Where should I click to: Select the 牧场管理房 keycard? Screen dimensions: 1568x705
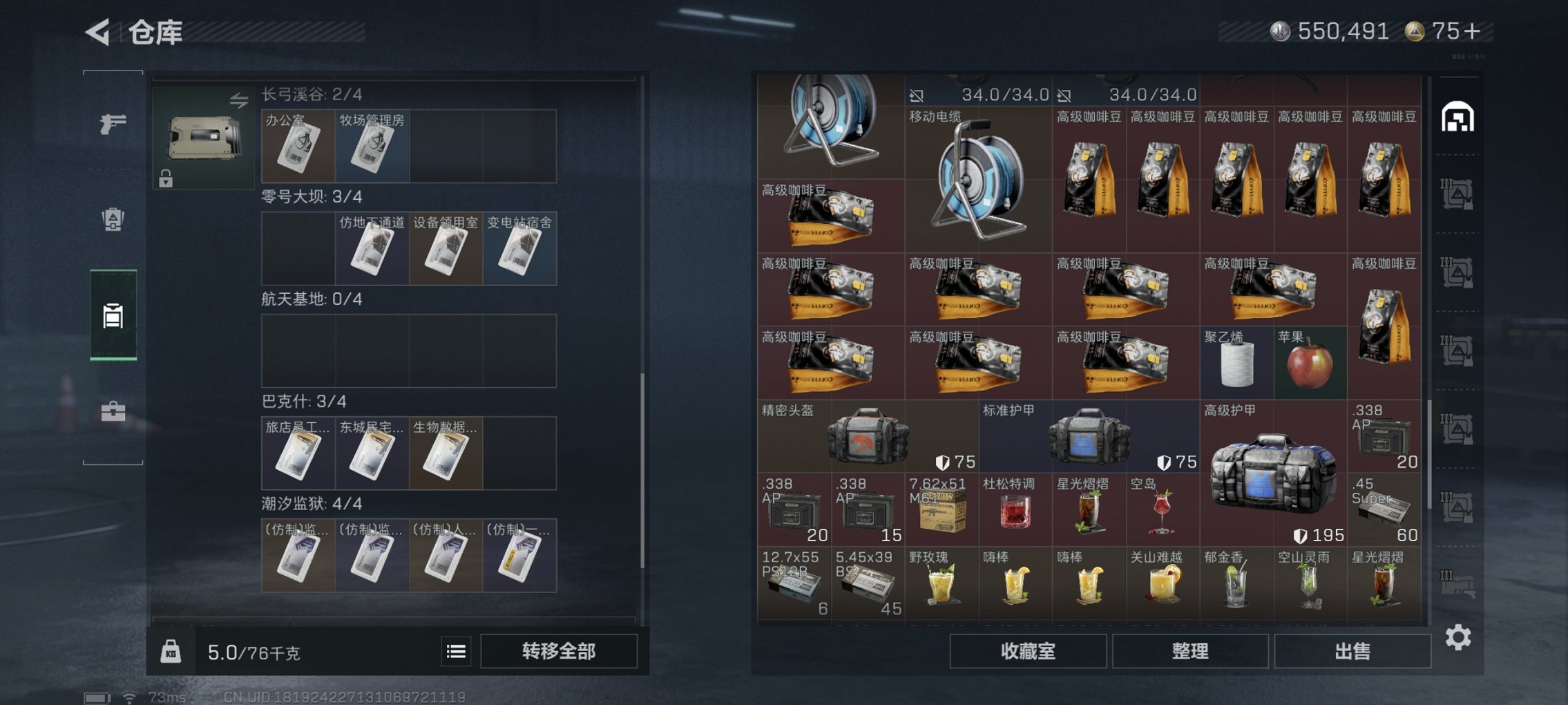[373, 147]
